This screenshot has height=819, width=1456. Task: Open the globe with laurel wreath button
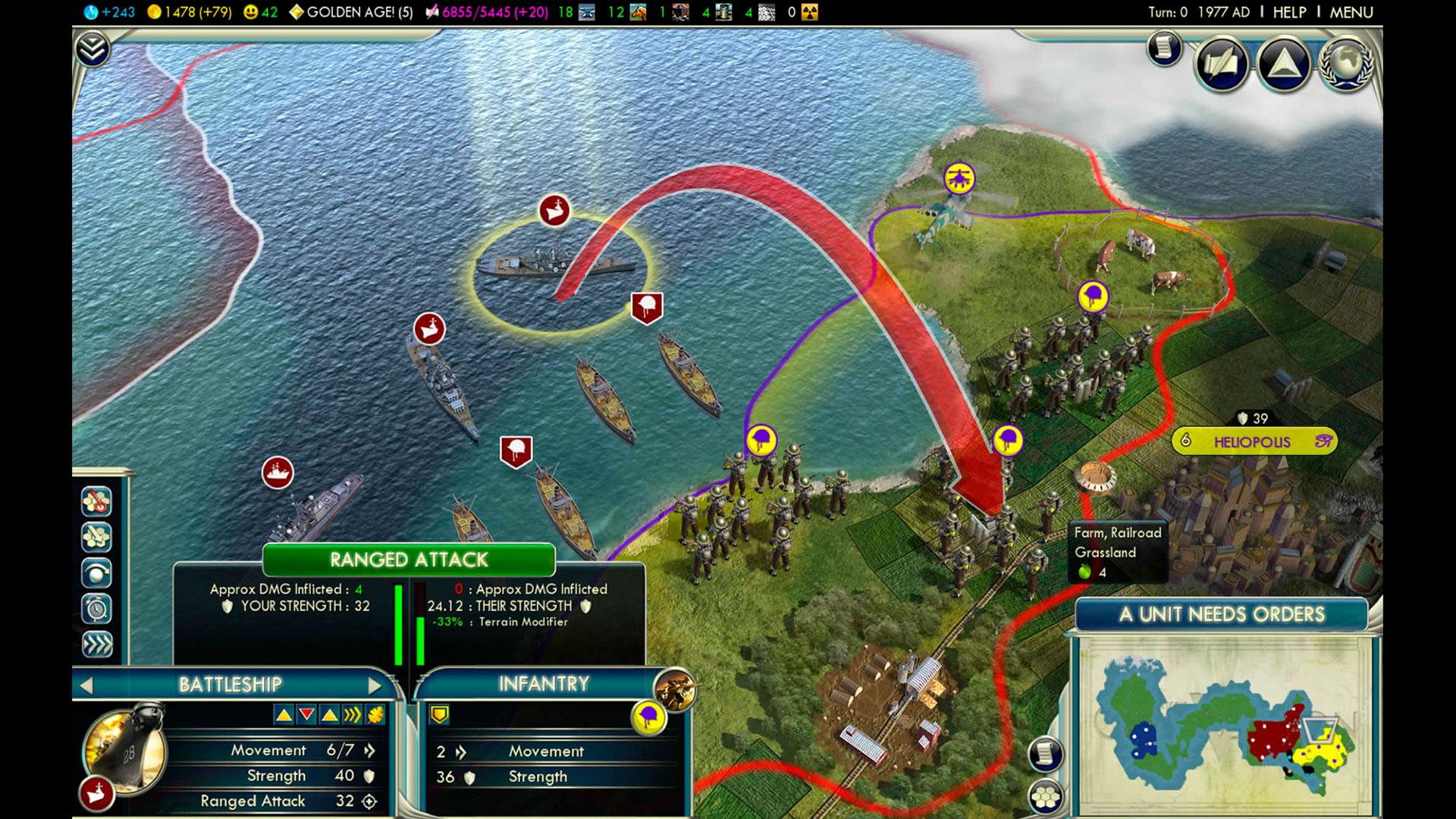pyautogui.click(x=1346, y=64)
